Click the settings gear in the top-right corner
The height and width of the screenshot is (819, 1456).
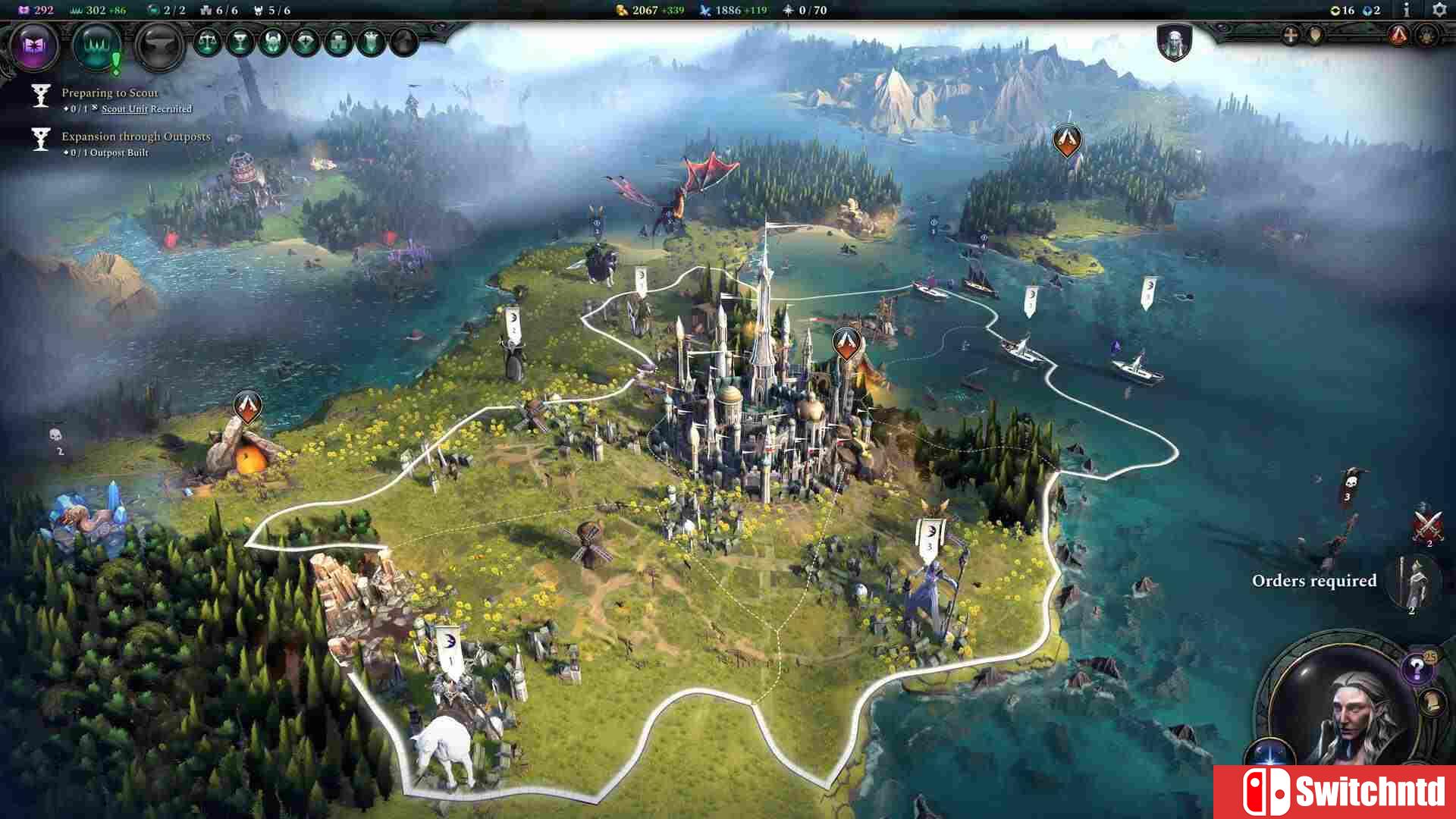1439,11
